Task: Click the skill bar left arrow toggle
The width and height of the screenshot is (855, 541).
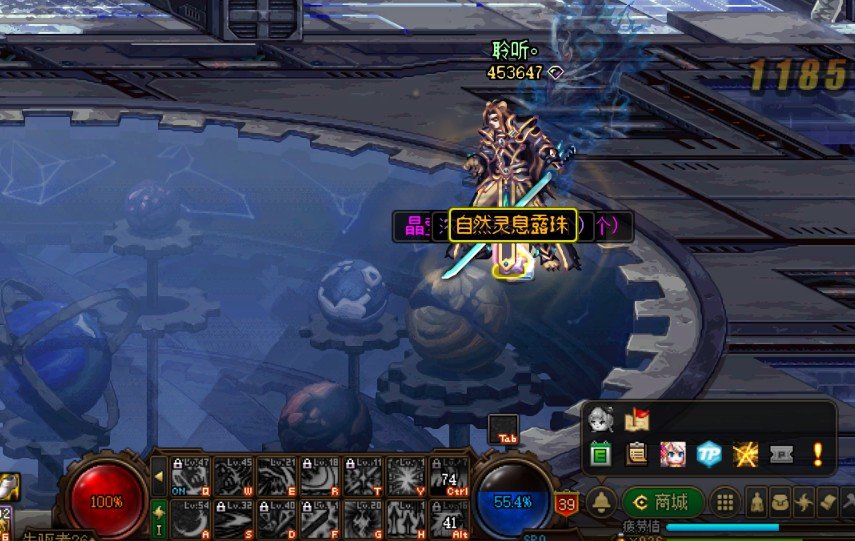Action: click(x=158, y=476)
